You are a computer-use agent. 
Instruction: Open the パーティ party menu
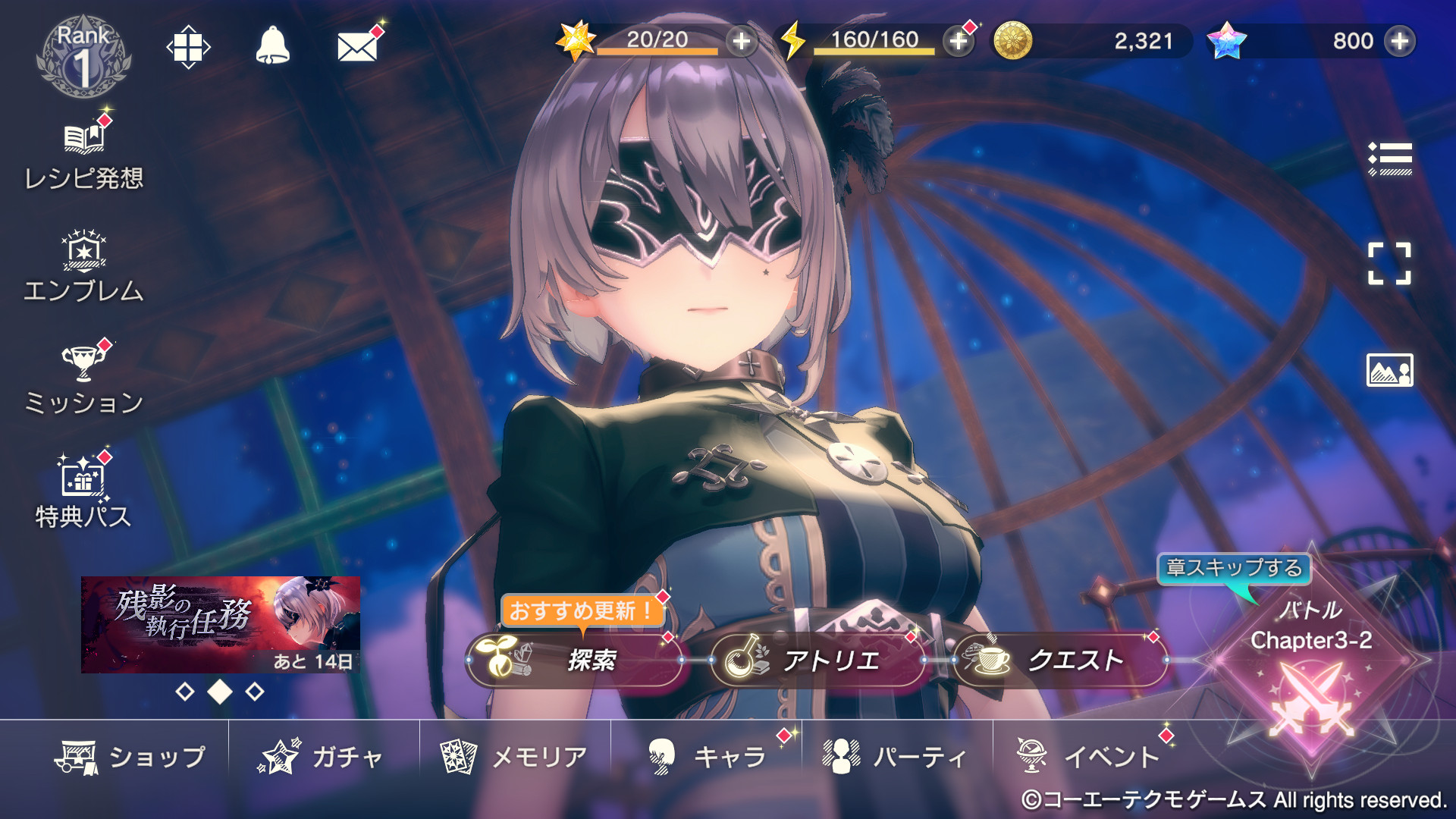[896, 757]
